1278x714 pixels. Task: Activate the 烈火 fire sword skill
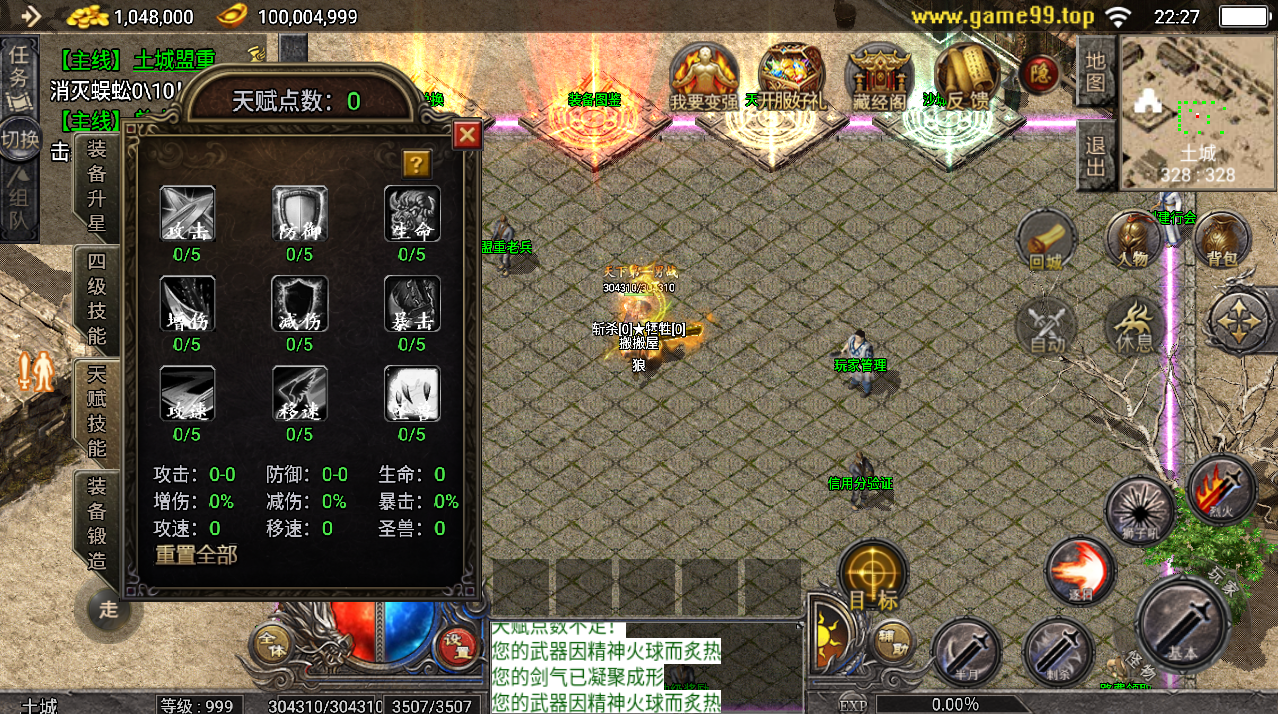(x=1221, y=490)
